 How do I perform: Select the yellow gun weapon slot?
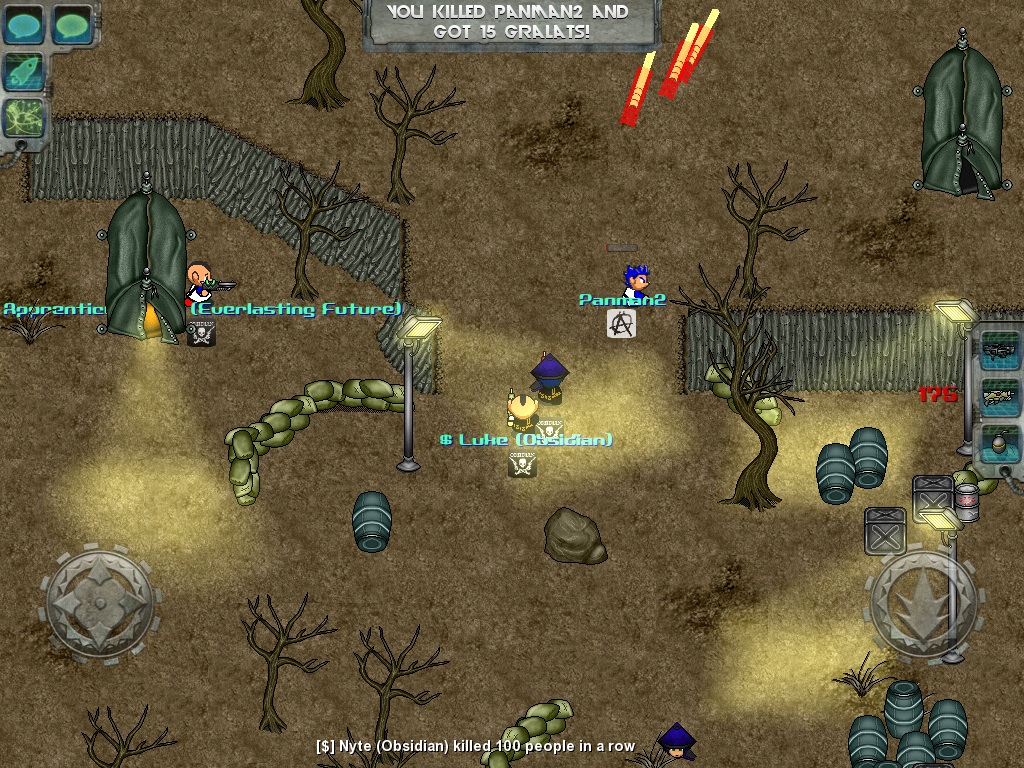coord(998,396)
